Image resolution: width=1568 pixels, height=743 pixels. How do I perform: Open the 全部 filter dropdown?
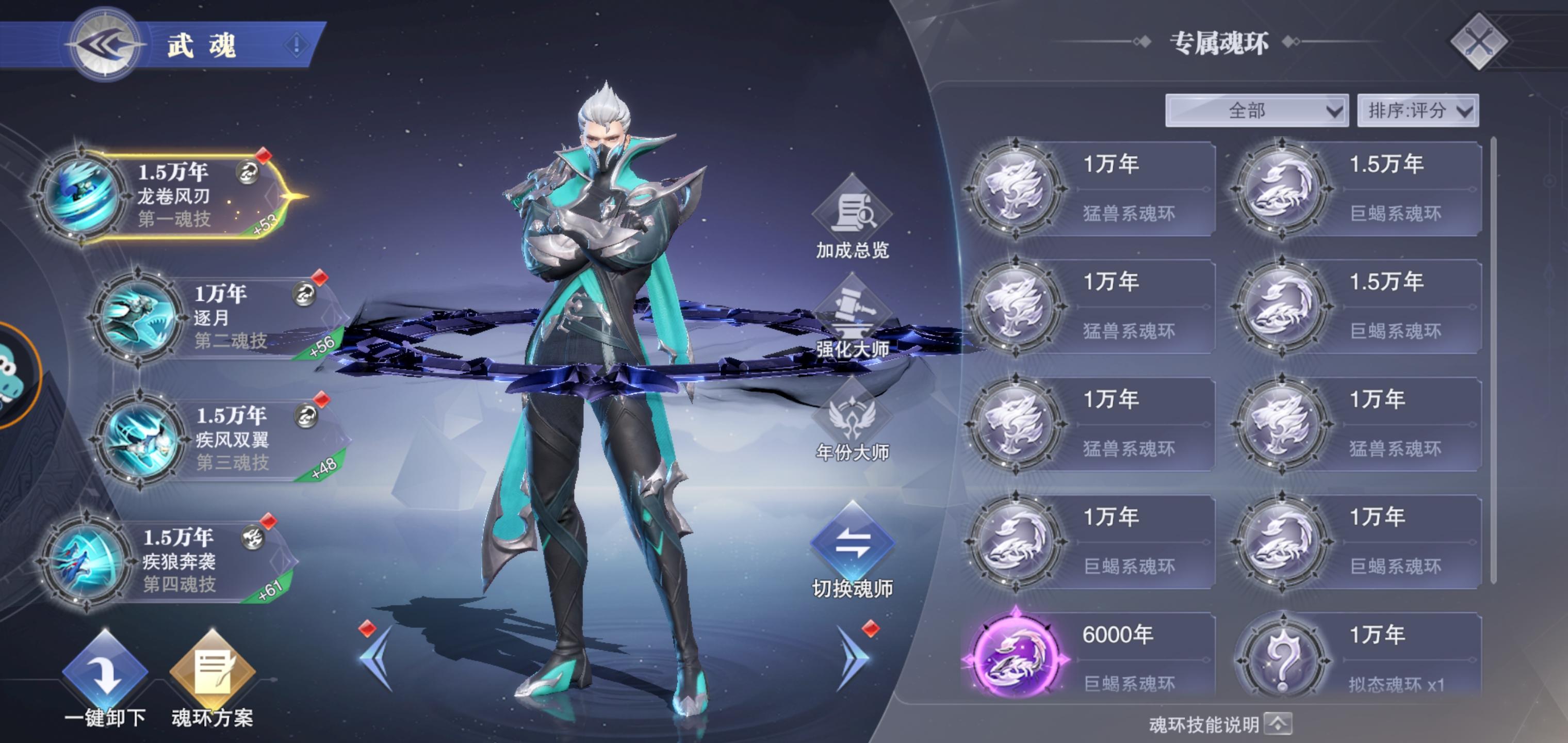pos(1256,110)
